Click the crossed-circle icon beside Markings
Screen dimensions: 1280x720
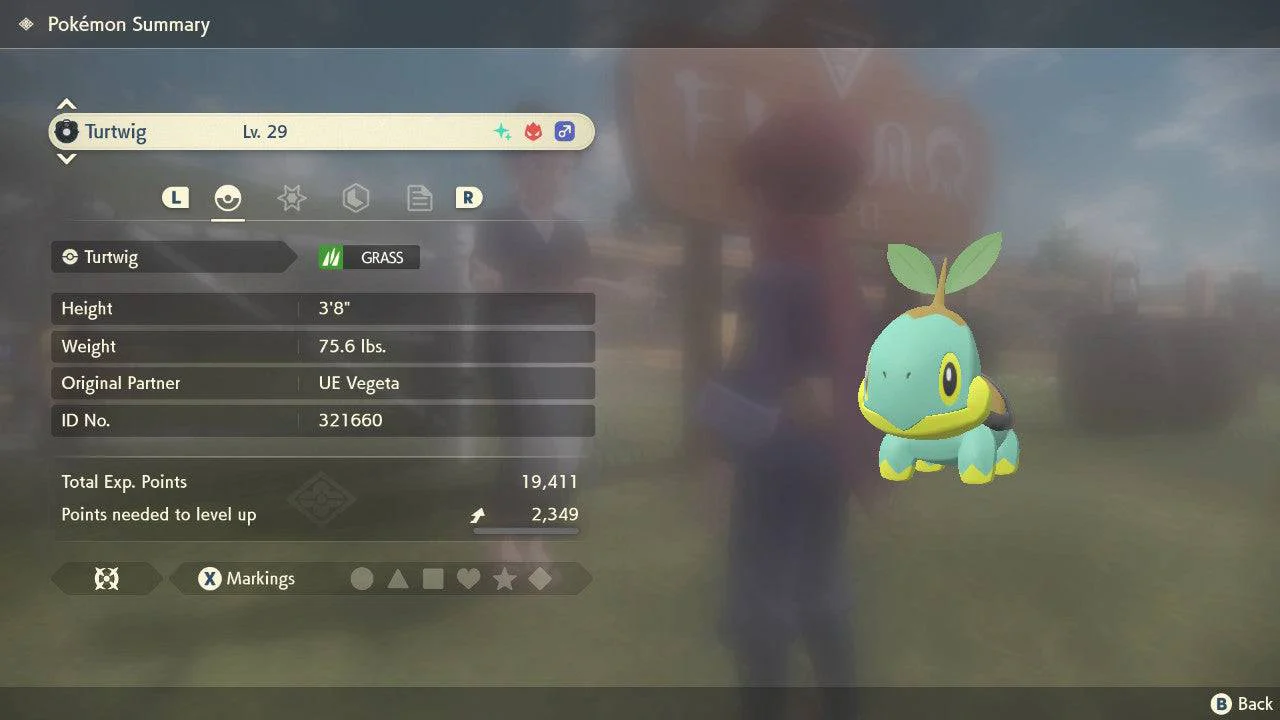(x=106, y=578)
